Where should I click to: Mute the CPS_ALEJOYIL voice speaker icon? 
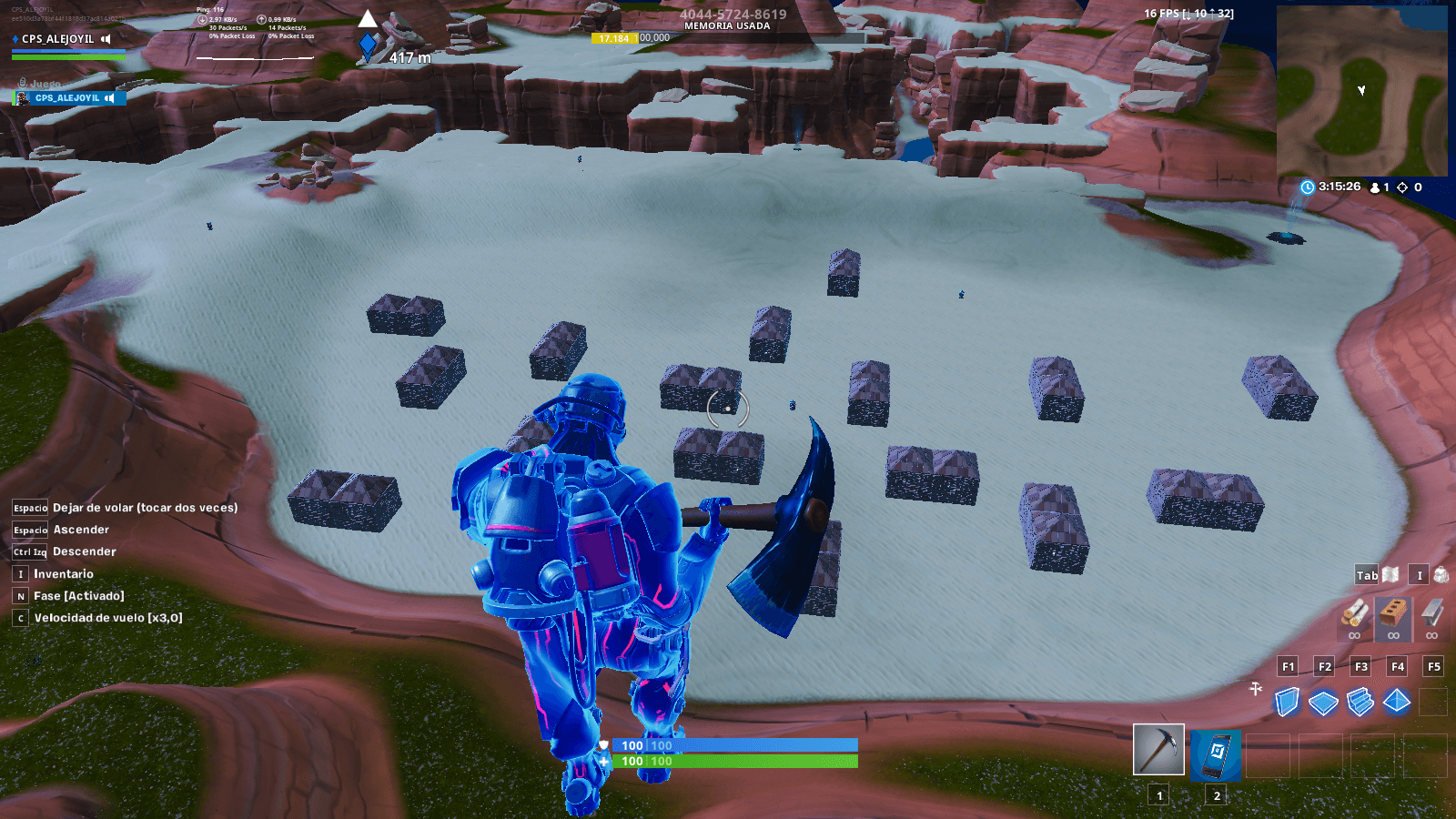(x=110, y=97)
